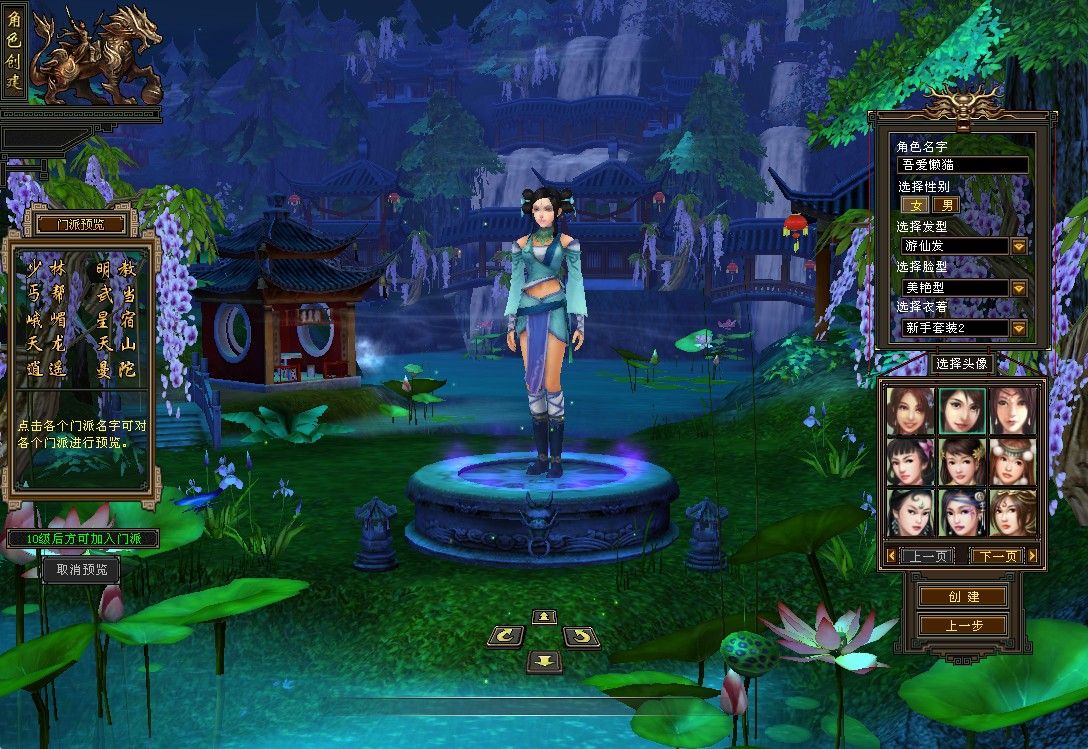The image size is (1088, 749).
Task: Show the 武当 sect preview
Action: [x=116, y=295]
